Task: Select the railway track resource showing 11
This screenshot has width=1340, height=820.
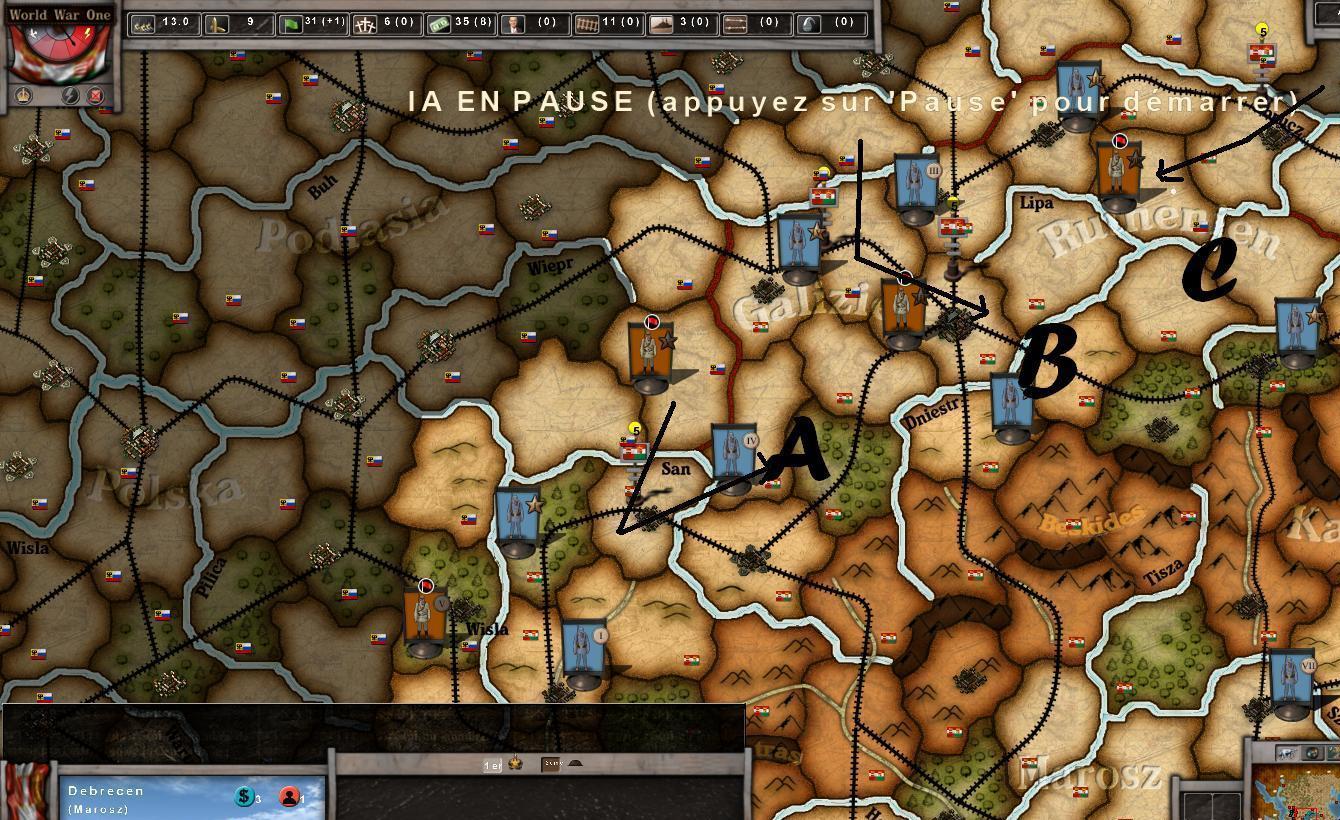Action: tap(587, 23)
